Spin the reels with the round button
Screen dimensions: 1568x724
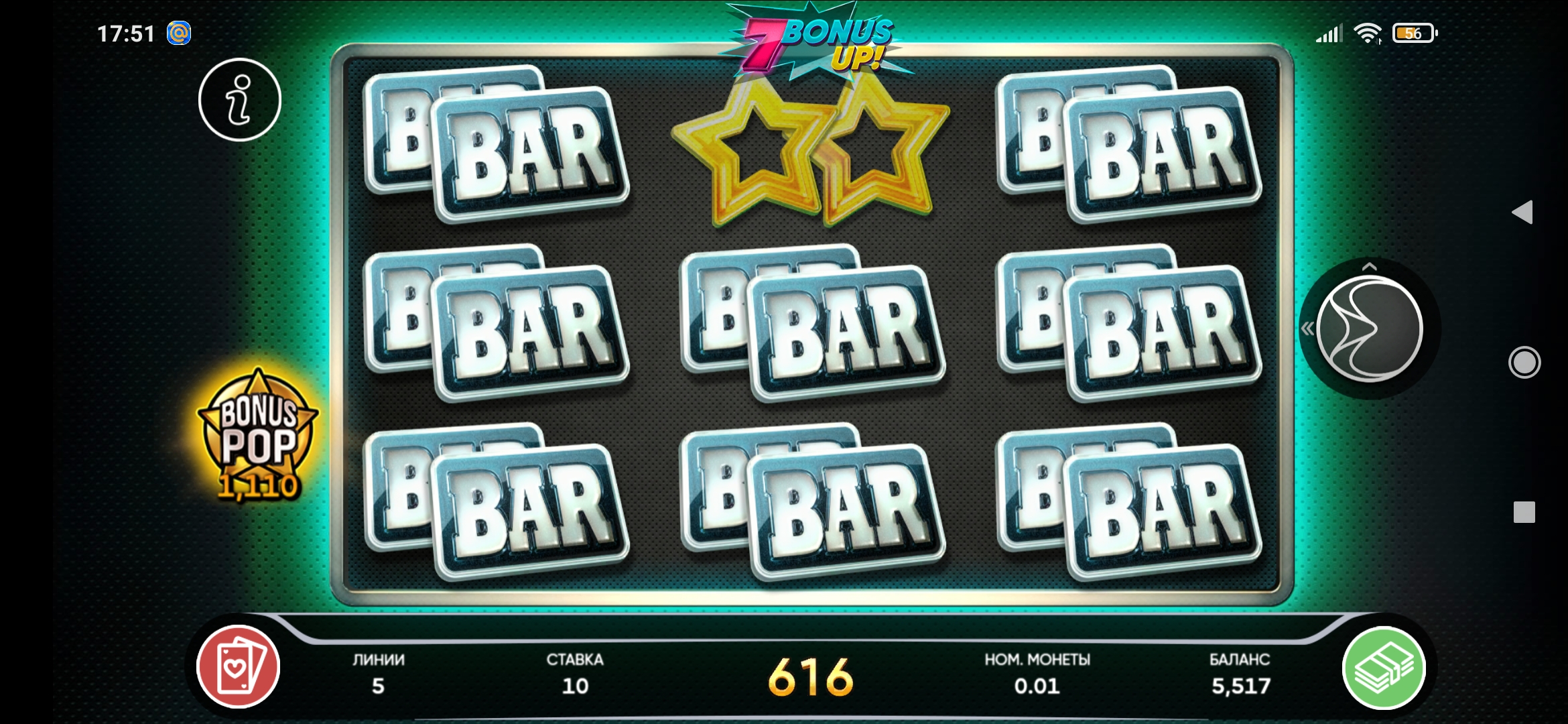point(1369,329)
